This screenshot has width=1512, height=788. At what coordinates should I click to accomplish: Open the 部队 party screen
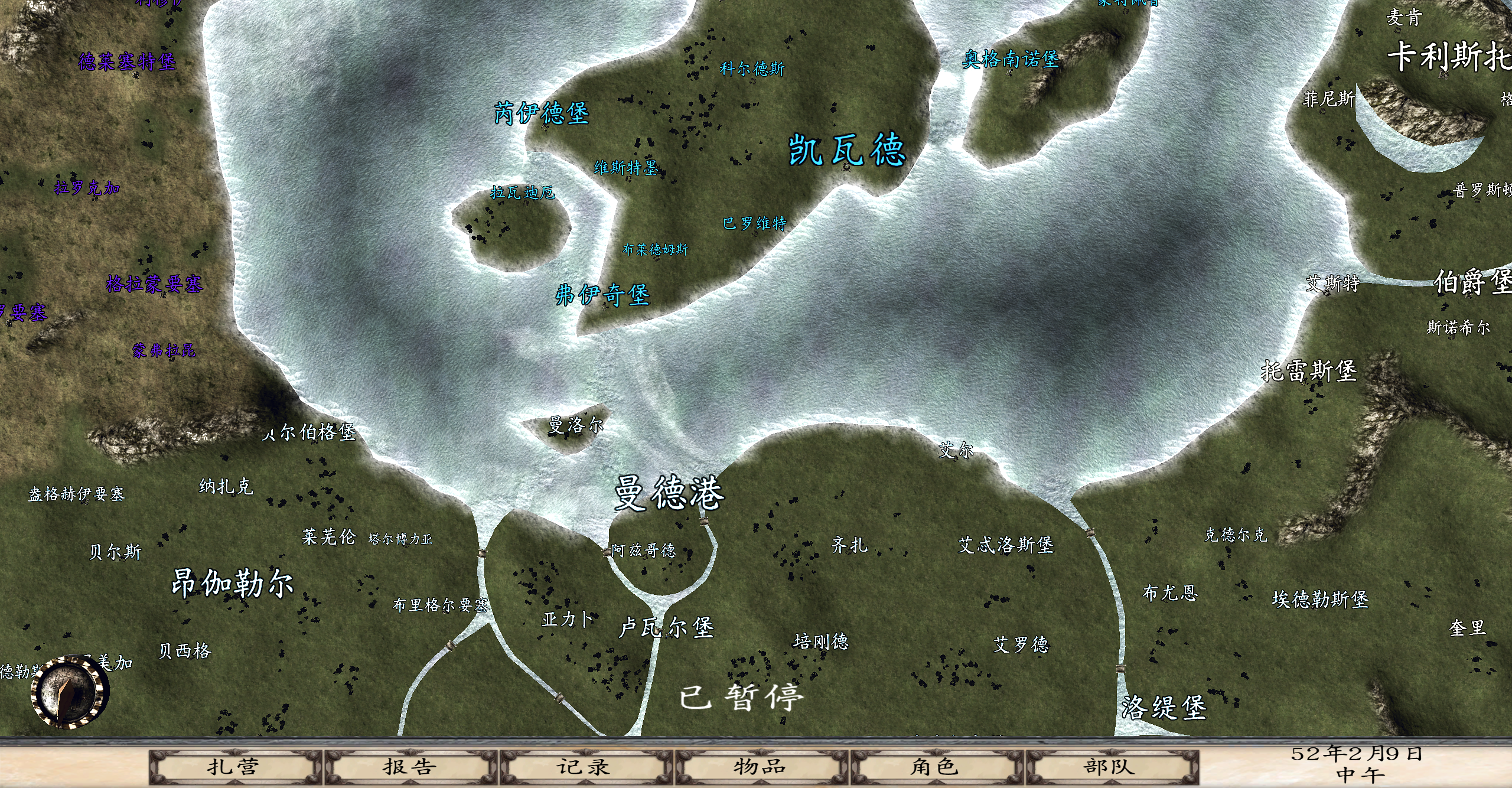point(1110,767)
